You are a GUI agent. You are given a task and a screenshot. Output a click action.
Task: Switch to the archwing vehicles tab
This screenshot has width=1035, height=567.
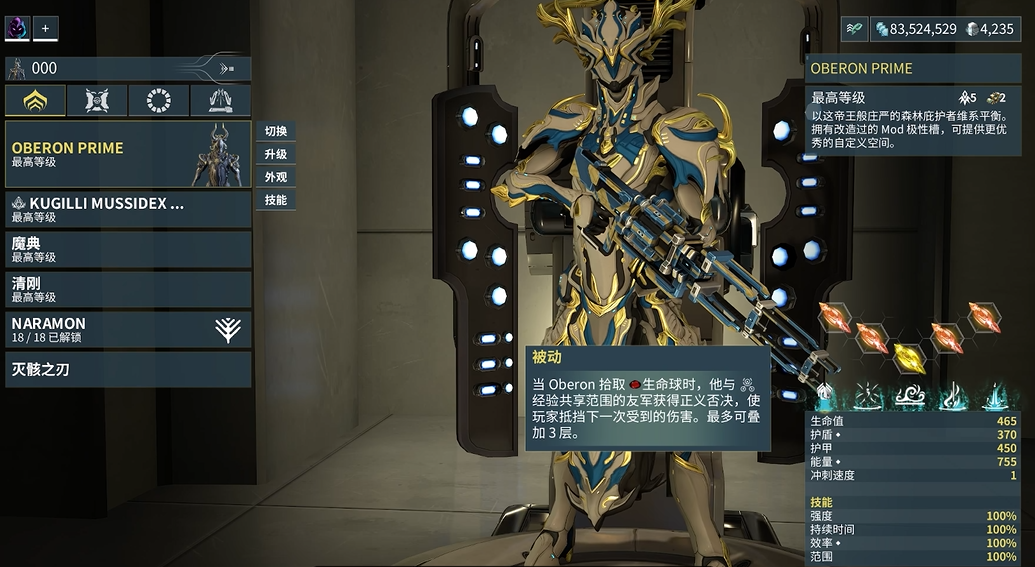tap(220, 100)
